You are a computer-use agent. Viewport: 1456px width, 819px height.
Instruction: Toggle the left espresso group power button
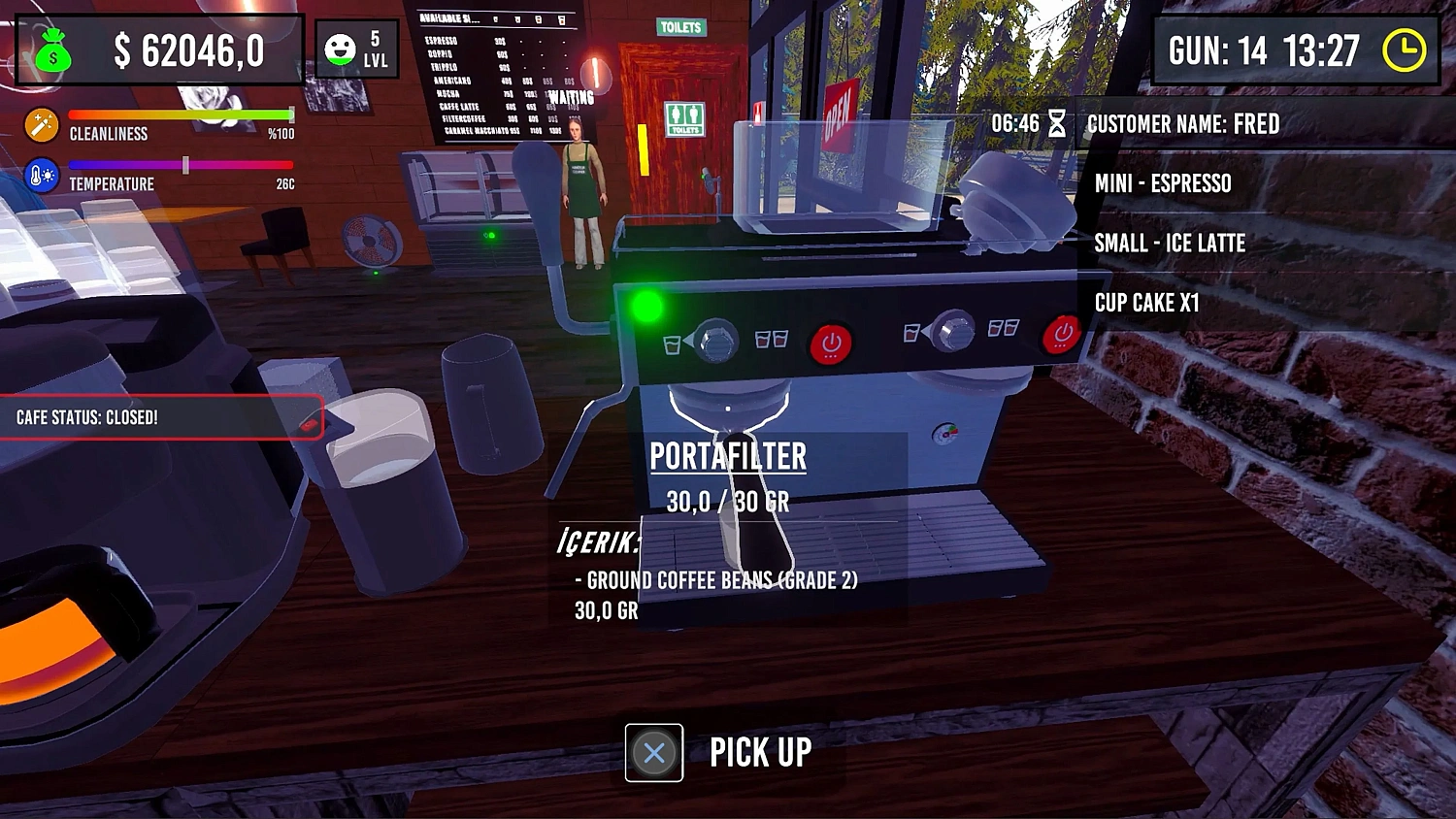(x=829, y=342)
